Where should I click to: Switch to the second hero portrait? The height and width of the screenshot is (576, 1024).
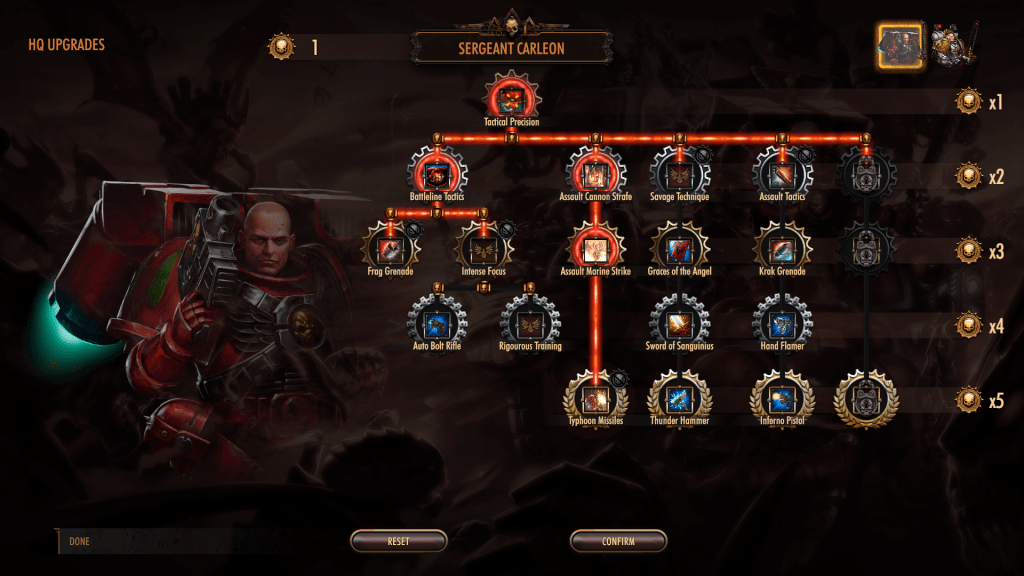click(x=951, y=45)
